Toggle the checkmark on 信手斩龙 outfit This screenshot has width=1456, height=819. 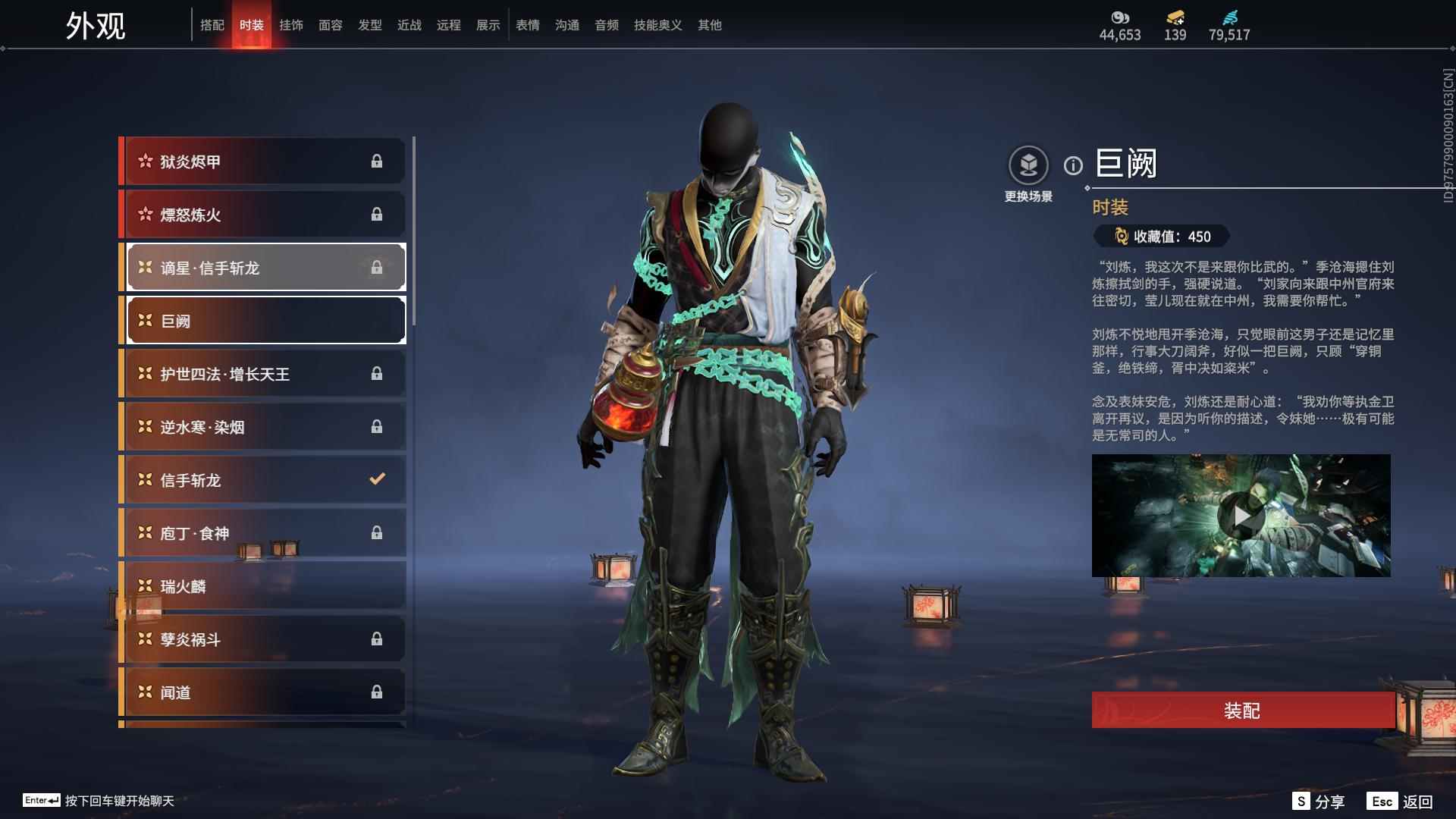pos(378,479)
